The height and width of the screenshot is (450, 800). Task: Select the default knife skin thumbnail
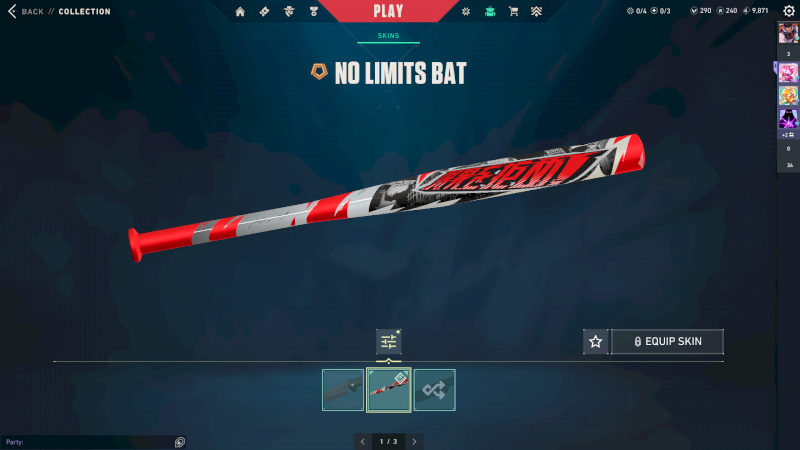pos(343,390)
